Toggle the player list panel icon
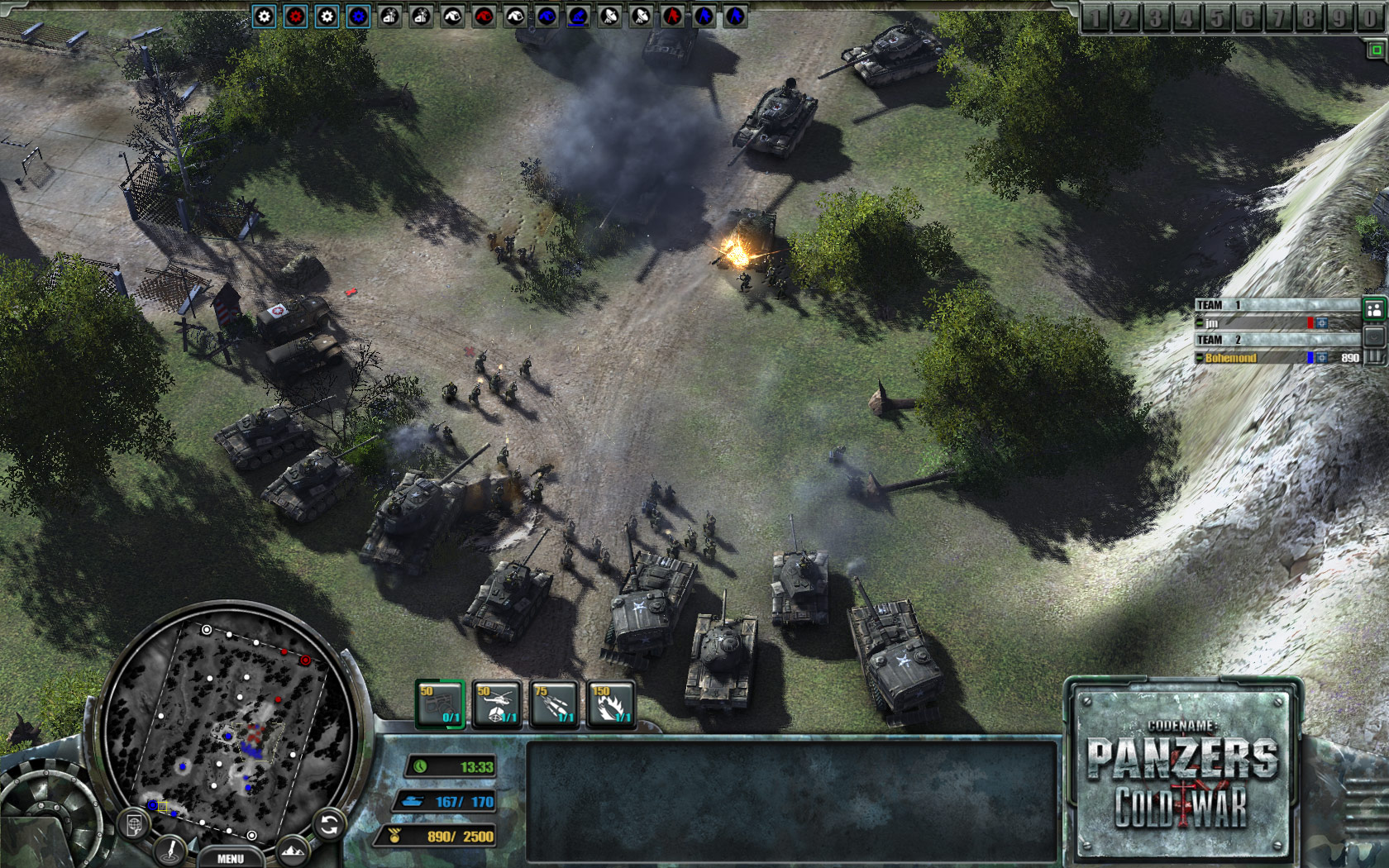The image size is (1389, 868). click(x=1374, y=309)
